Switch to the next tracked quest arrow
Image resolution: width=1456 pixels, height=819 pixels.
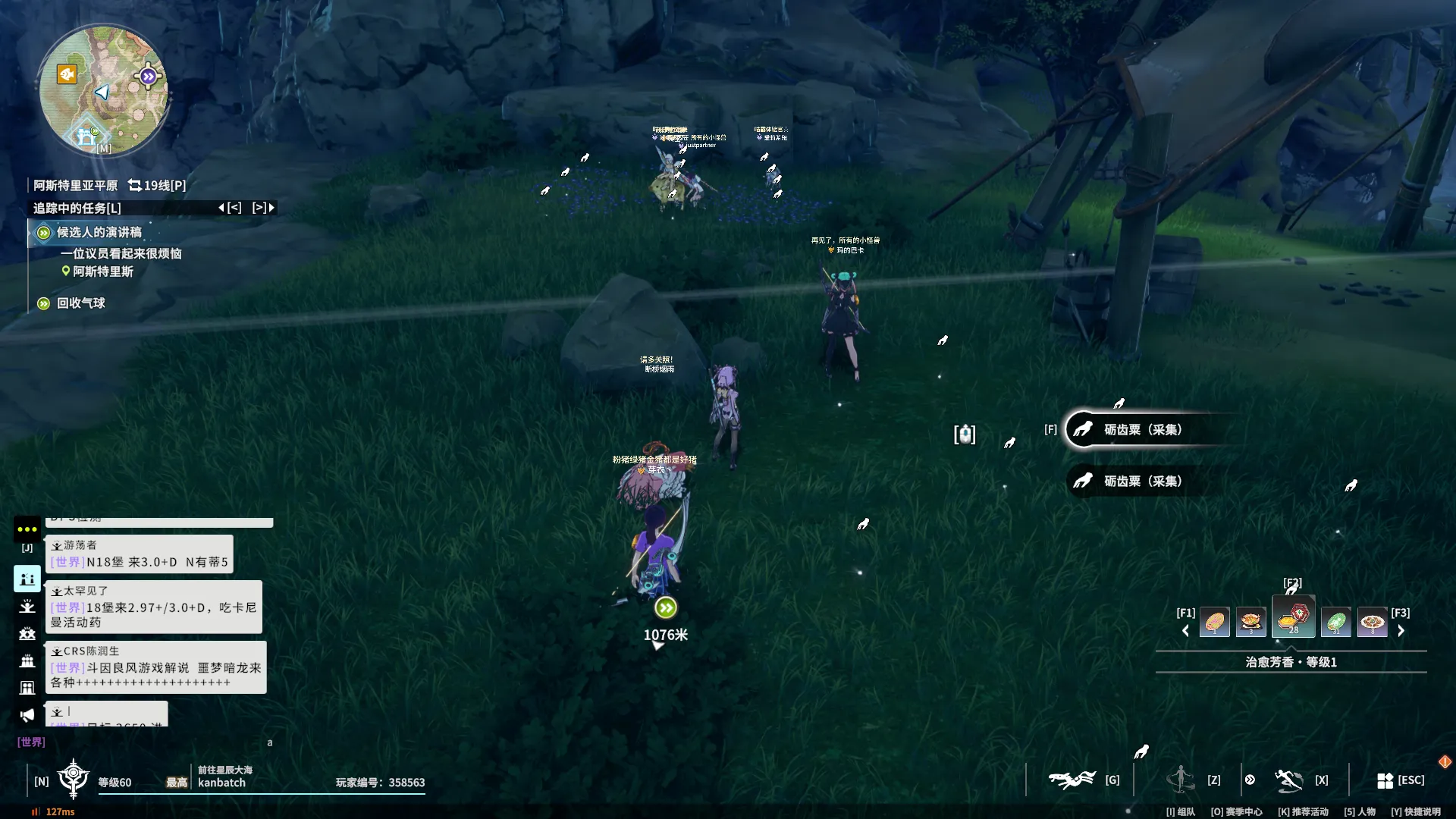(x=271, y=208)
